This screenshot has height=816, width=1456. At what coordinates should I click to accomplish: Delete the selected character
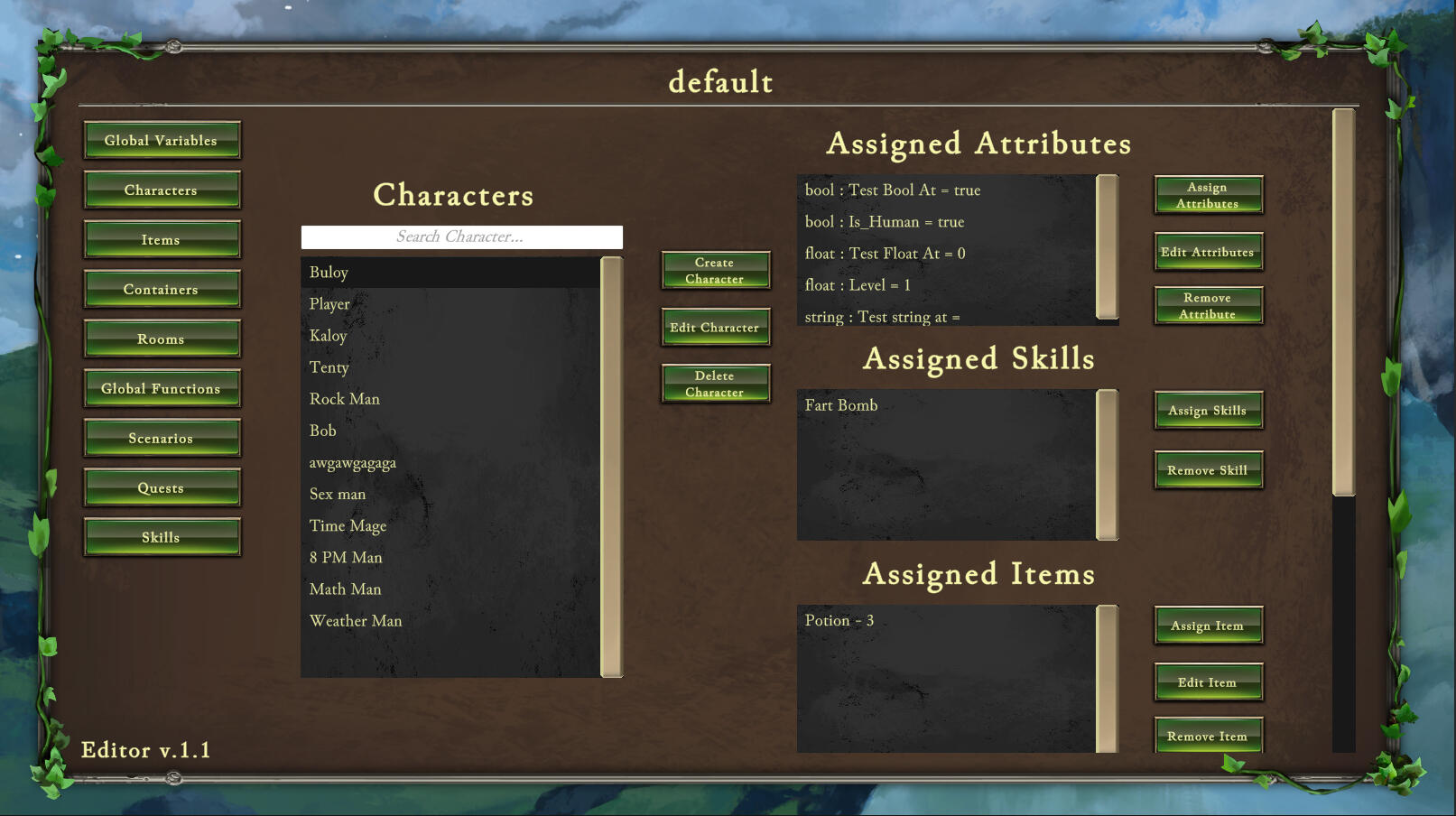(715, 385)
